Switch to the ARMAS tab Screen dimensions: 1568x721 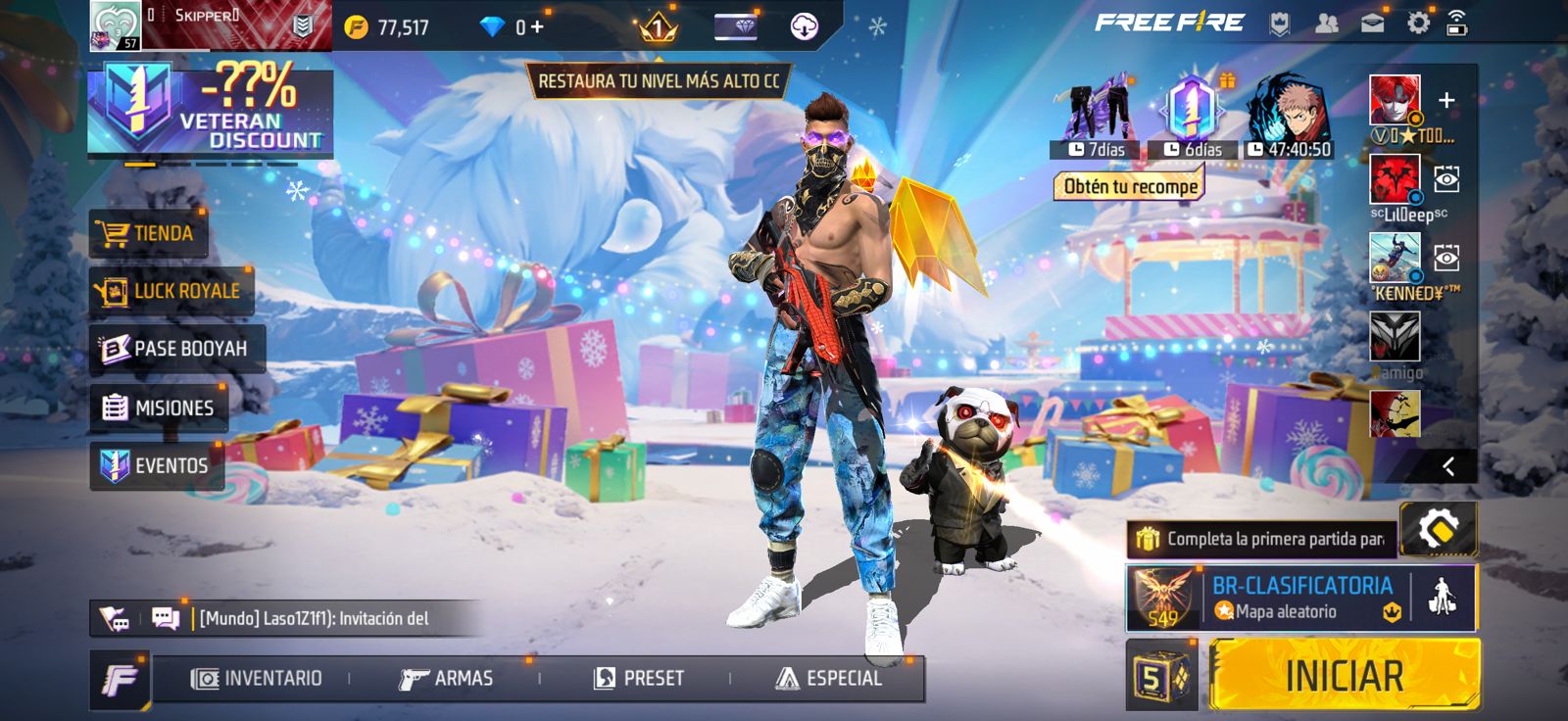[446, 678]
